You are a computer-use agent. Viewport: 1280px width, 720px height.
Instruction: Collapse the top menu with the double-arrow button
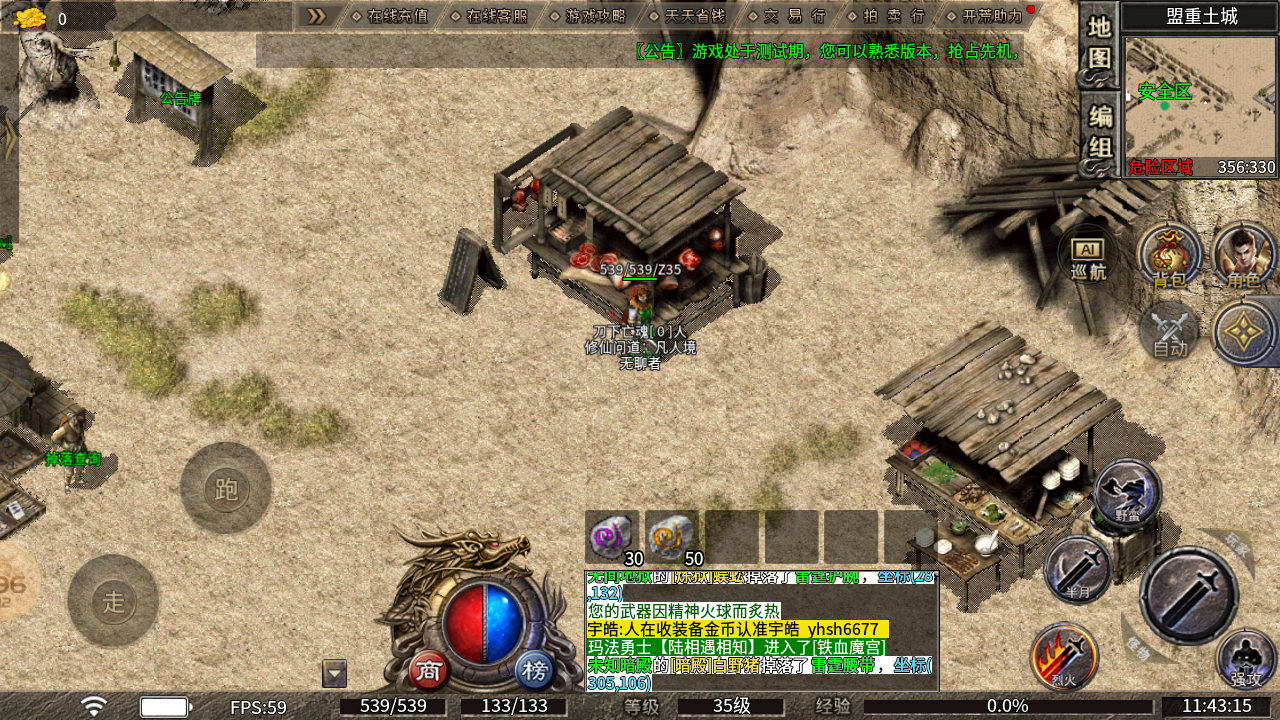pos(316,16)
